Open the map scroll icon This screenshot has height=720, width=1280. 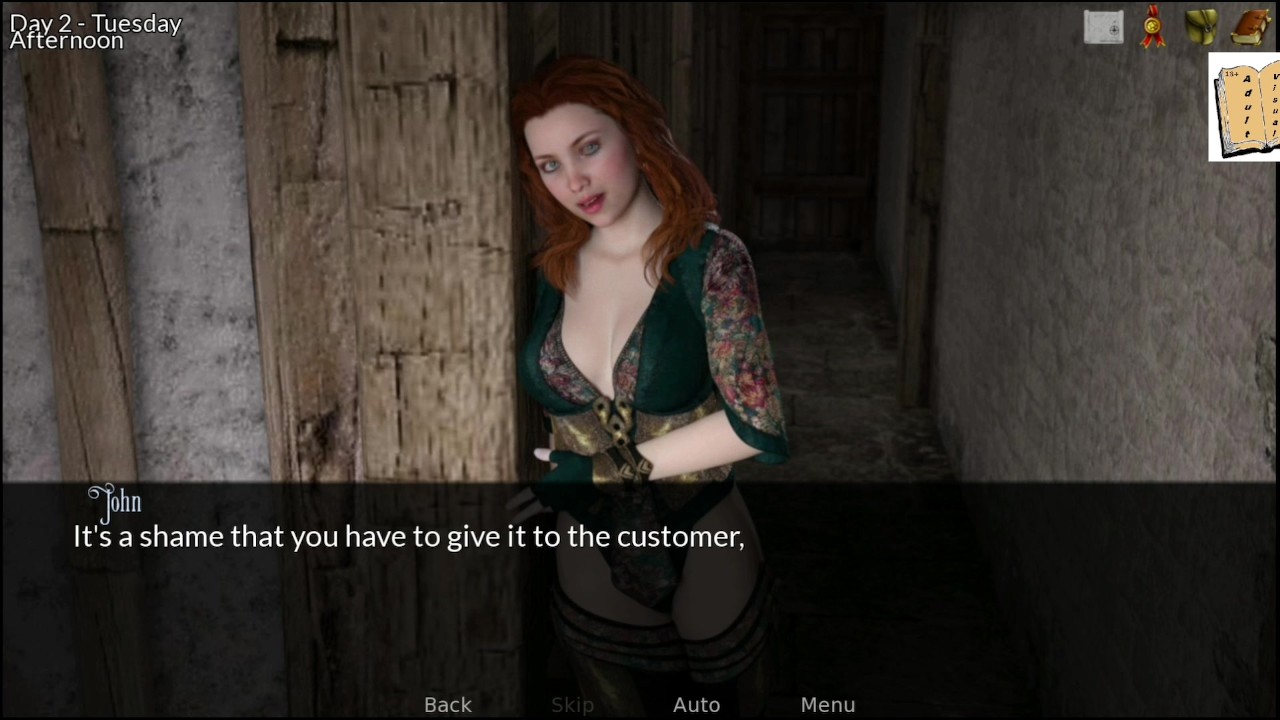click(x=1104, y=27)
